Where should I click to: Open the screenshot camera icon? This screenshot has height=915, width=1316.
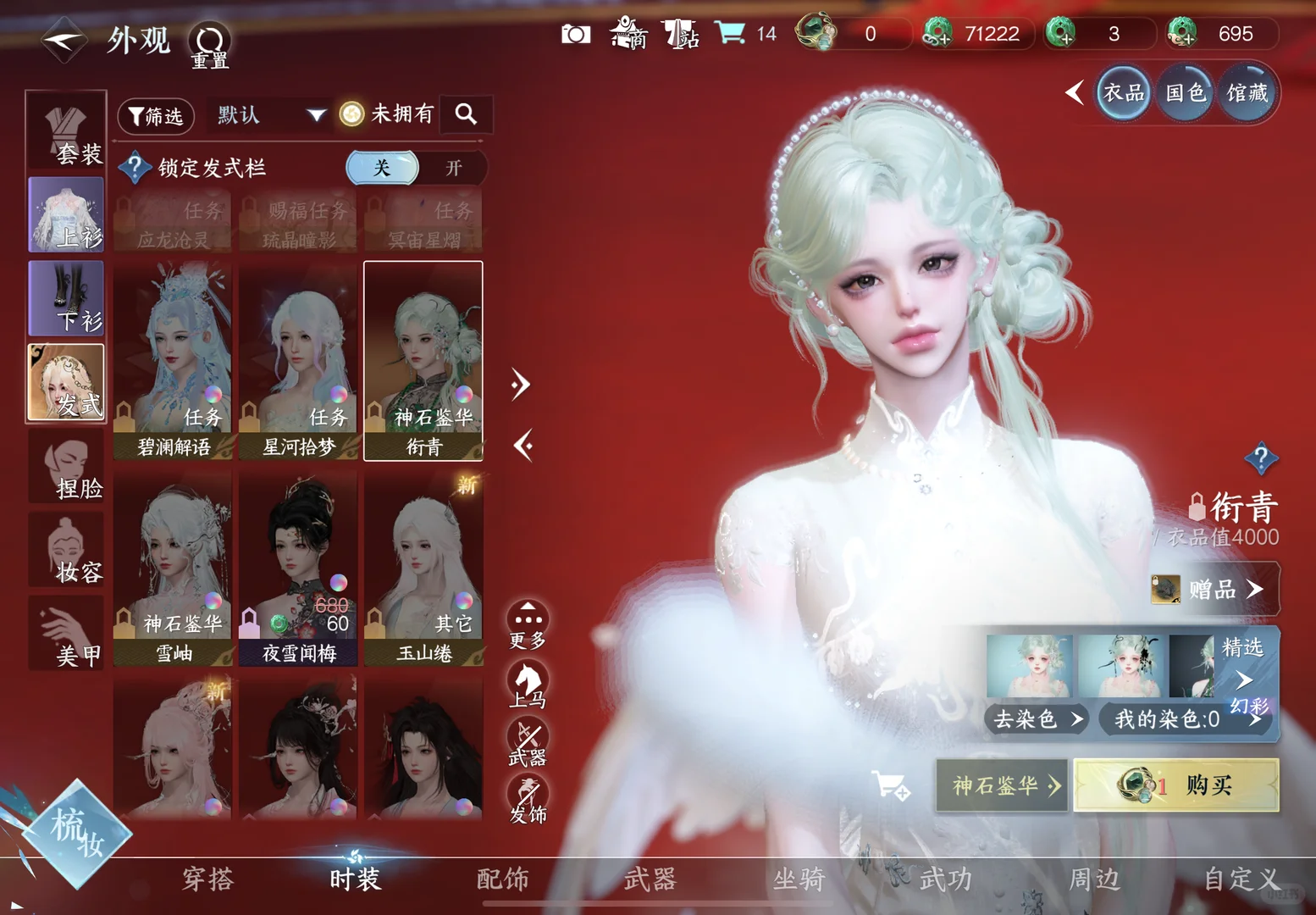coord(576,34)
